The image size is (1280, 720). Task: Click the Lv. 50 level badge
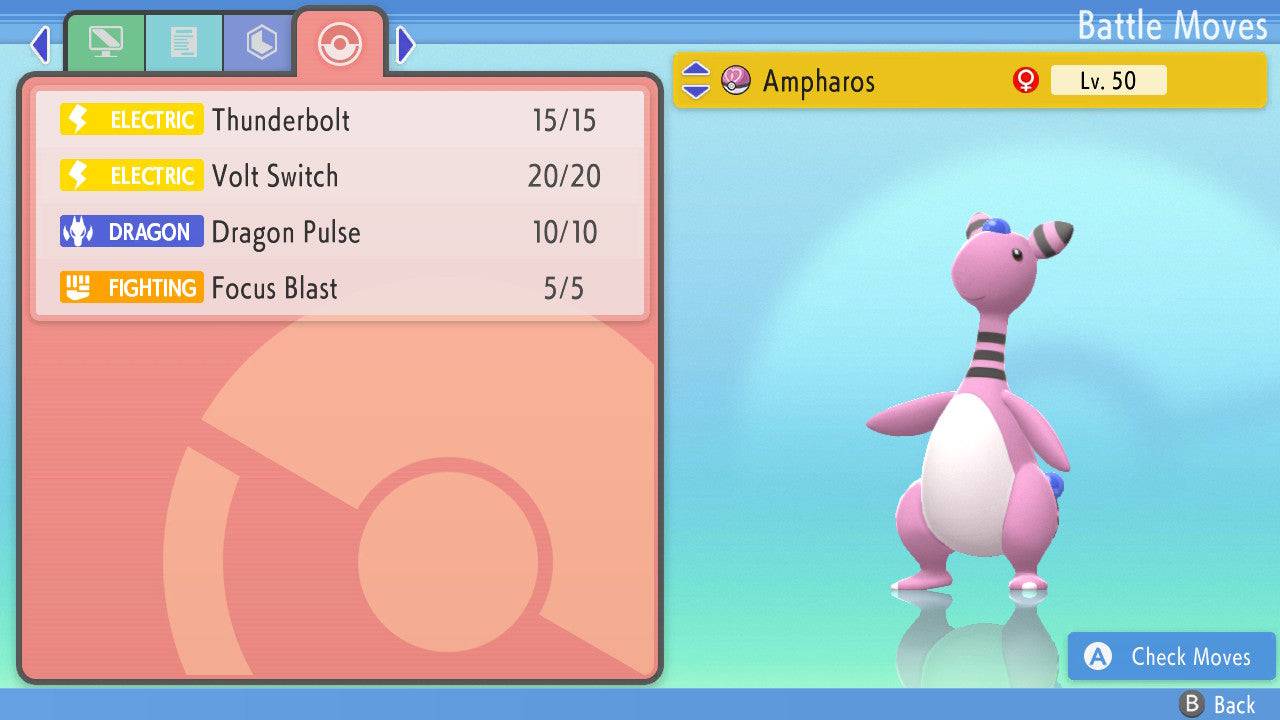click(1108, 80)
